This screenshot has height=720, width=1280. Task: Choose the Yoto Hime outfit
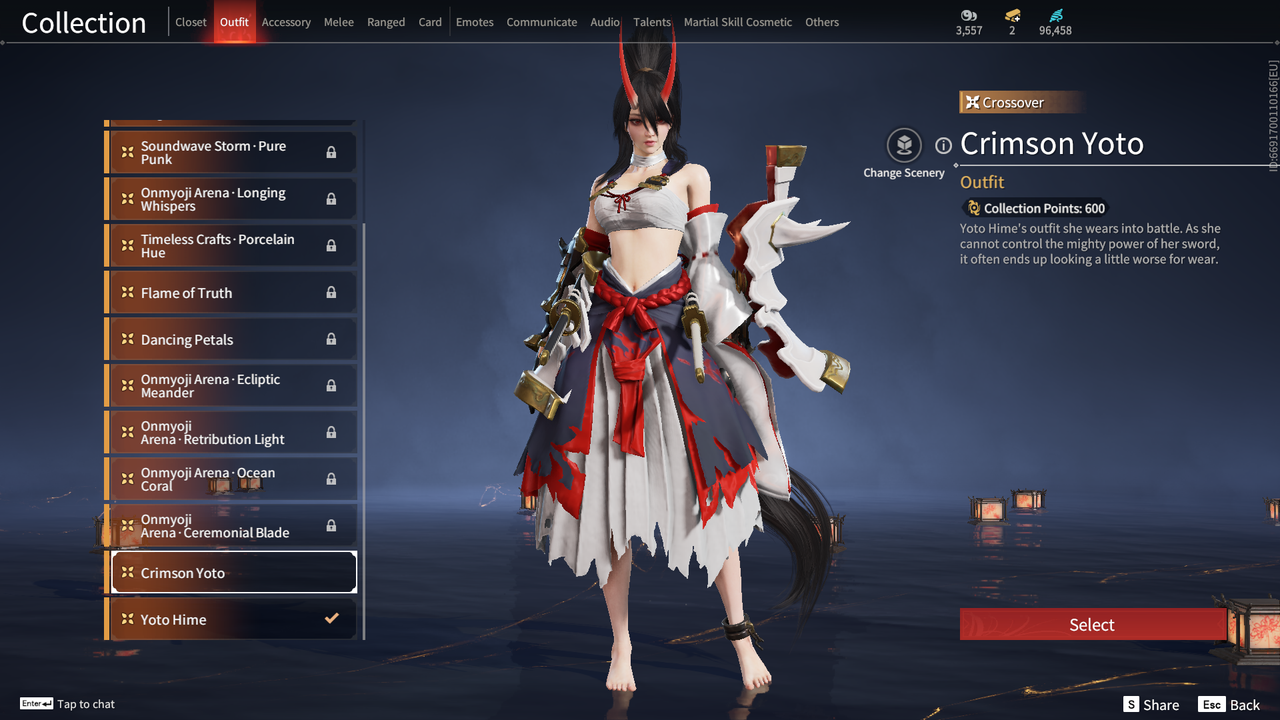coord(231,619)
